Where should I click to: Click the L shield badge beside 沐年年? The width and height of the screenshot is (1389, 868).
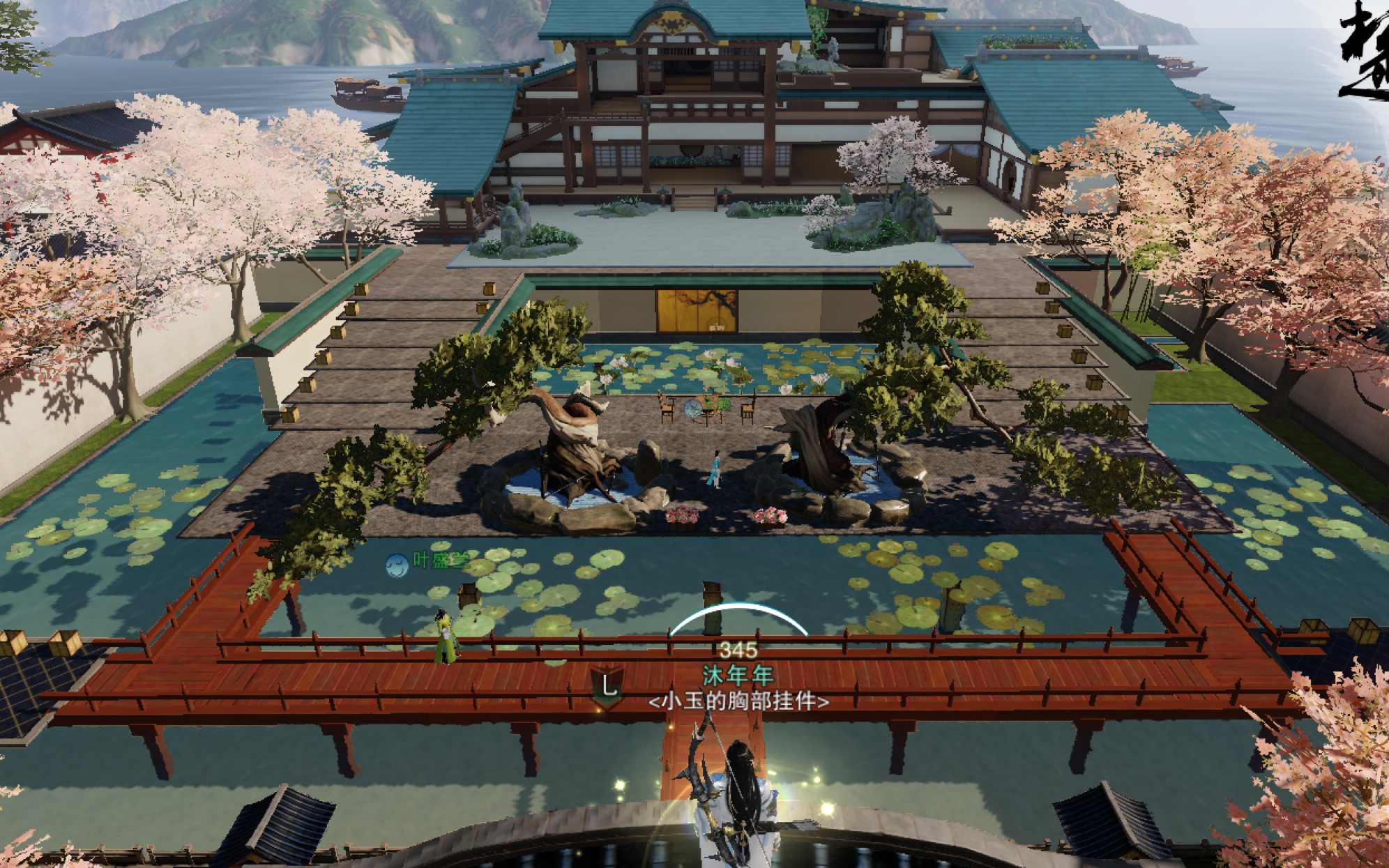point(608,687)
